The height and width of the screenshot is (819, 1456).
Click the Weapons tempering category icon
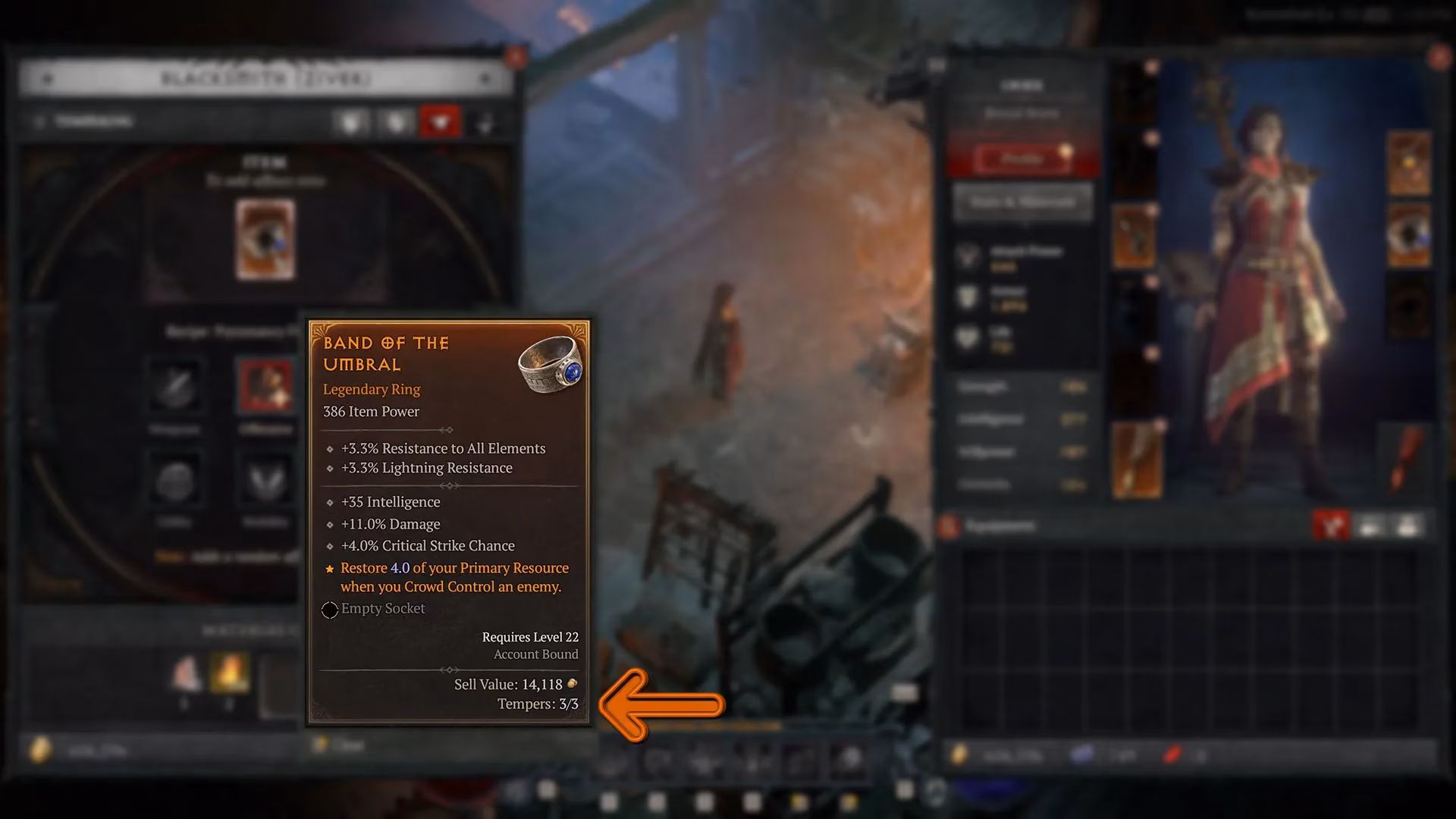point(176,387)
